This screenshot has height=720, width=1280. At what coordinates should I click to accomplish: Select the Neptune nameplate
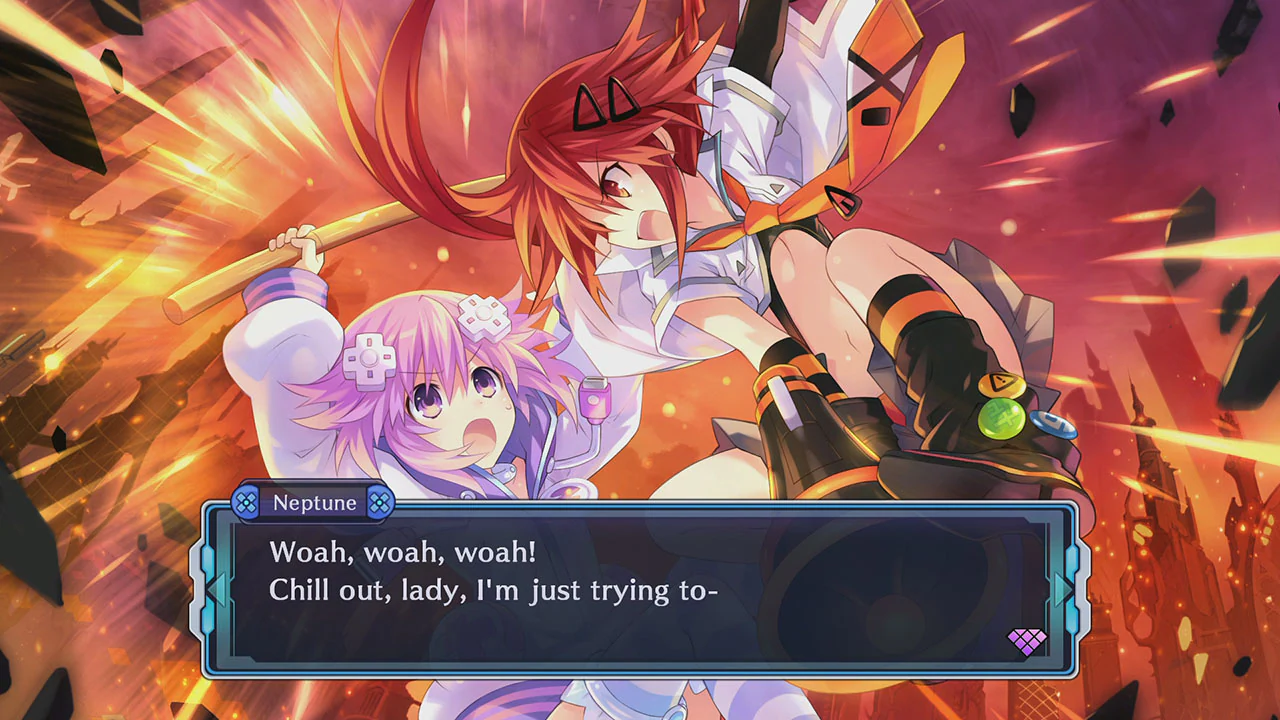point(313,503)
